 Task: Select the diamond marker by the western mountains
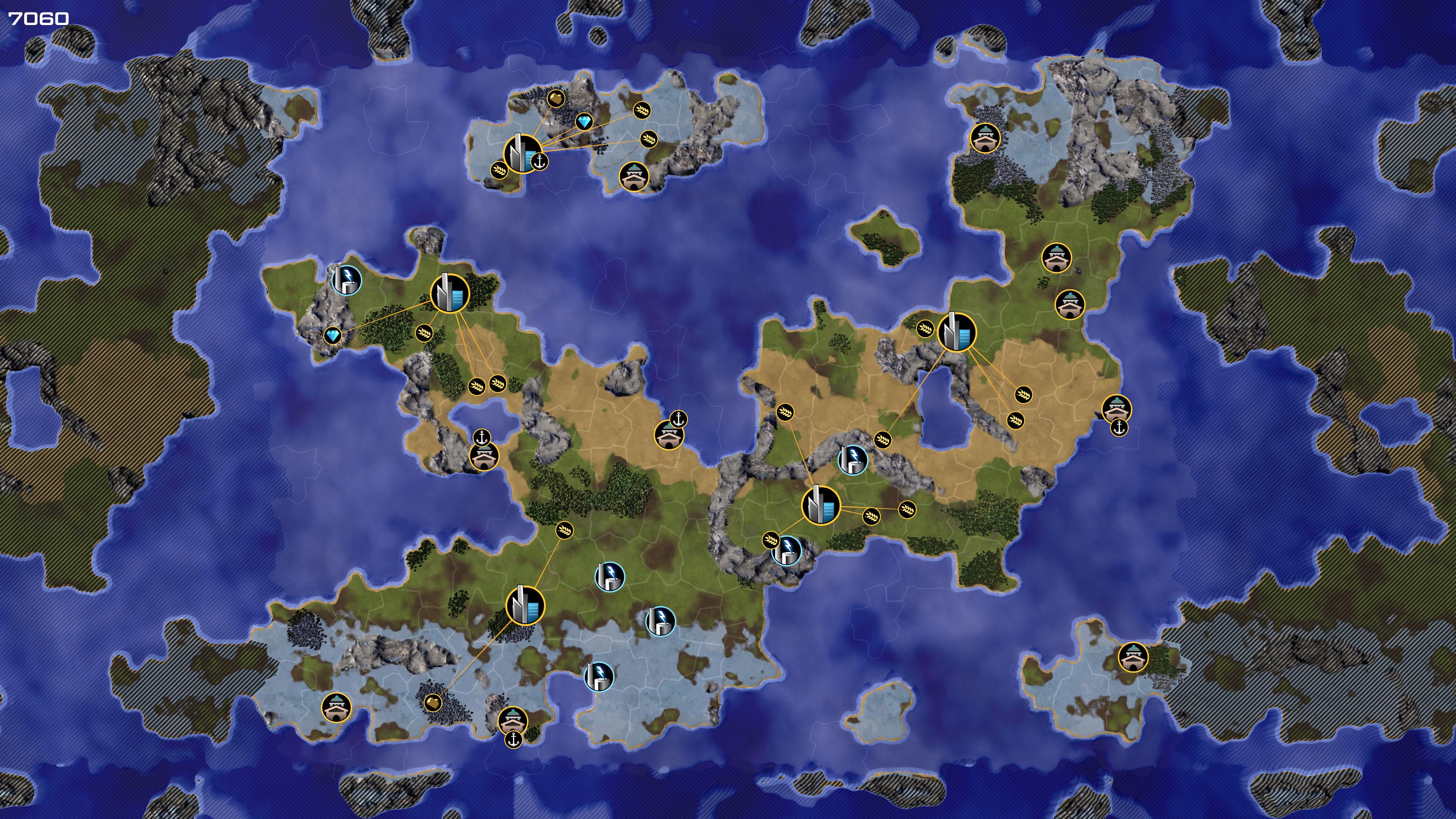(x=333, y=336)
